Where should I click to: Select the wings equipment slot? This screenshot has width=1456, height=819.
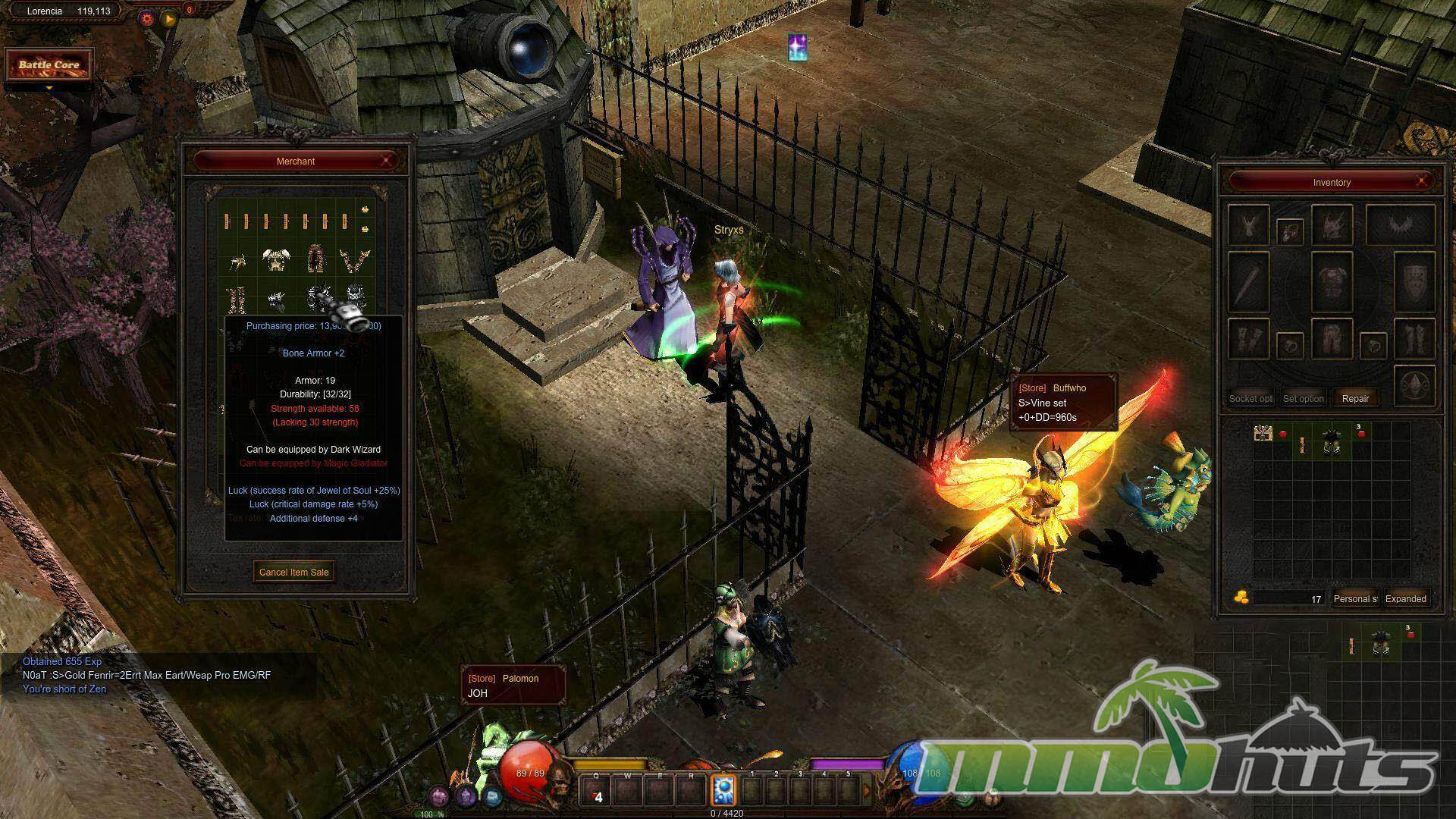pyautogui.click(x=1400, y=225)
